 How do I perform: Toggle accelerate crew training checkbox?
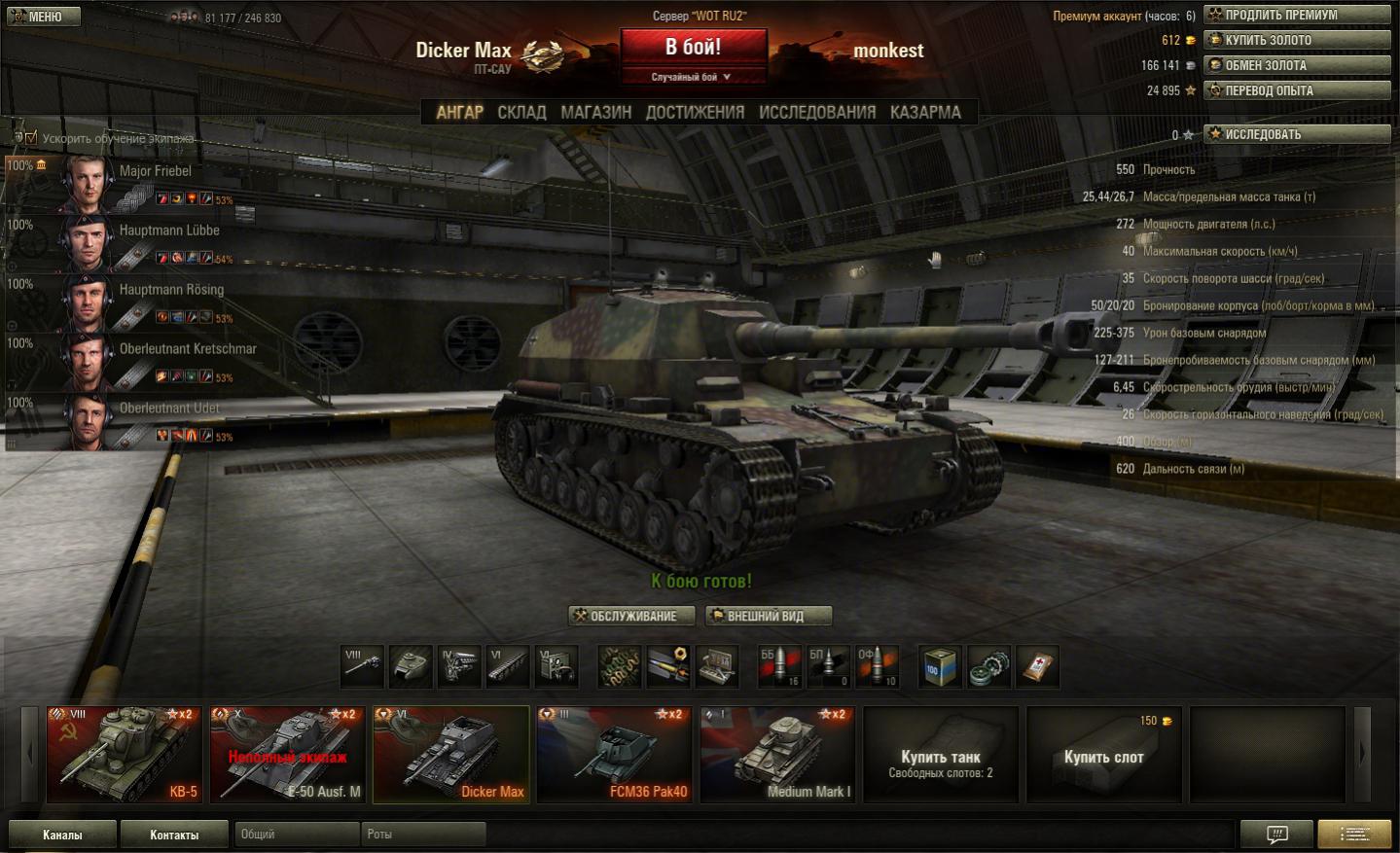pos(31,138)
